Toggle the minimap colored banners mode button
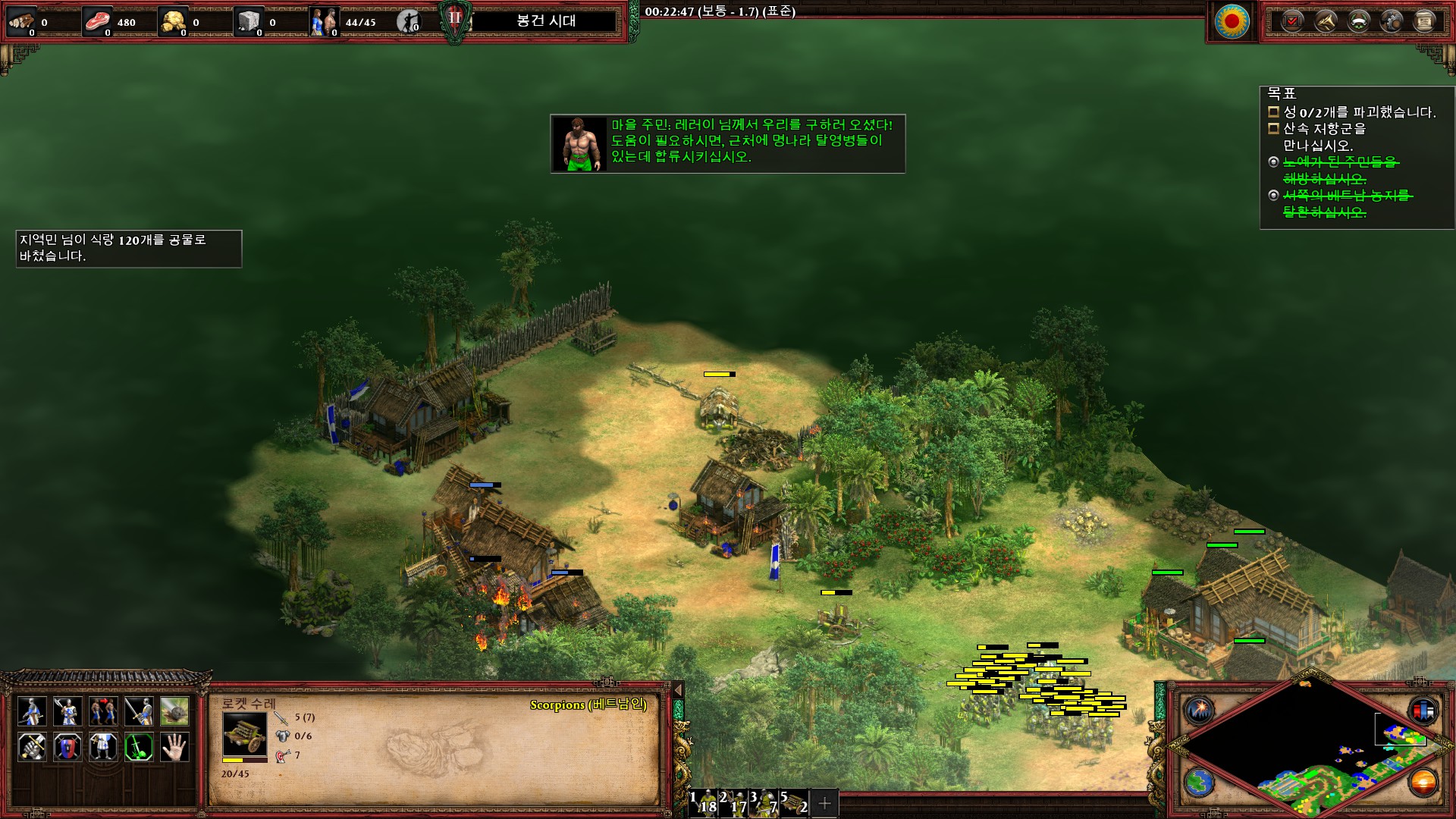This screenshot has width=1456, height=819. pos(1423,711)
